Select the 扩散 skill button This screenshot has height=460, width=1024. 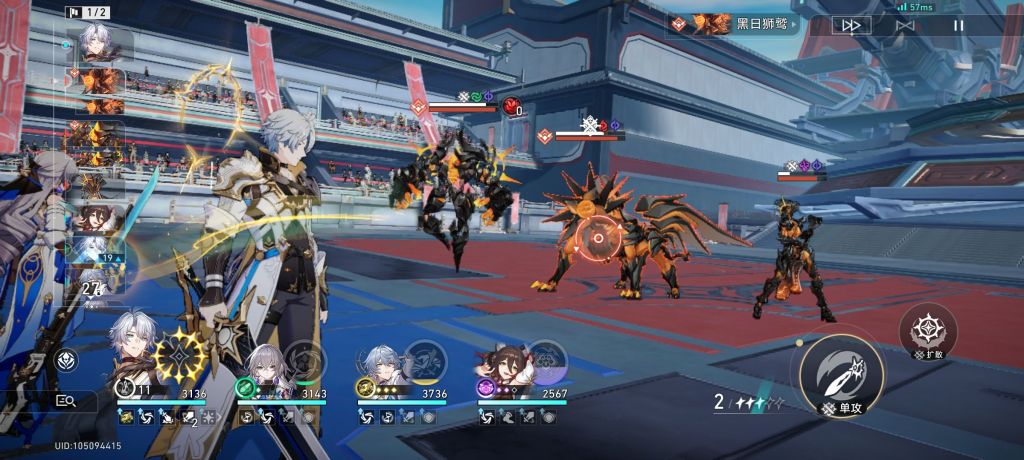pyautogui.click(x=927, y=332)
